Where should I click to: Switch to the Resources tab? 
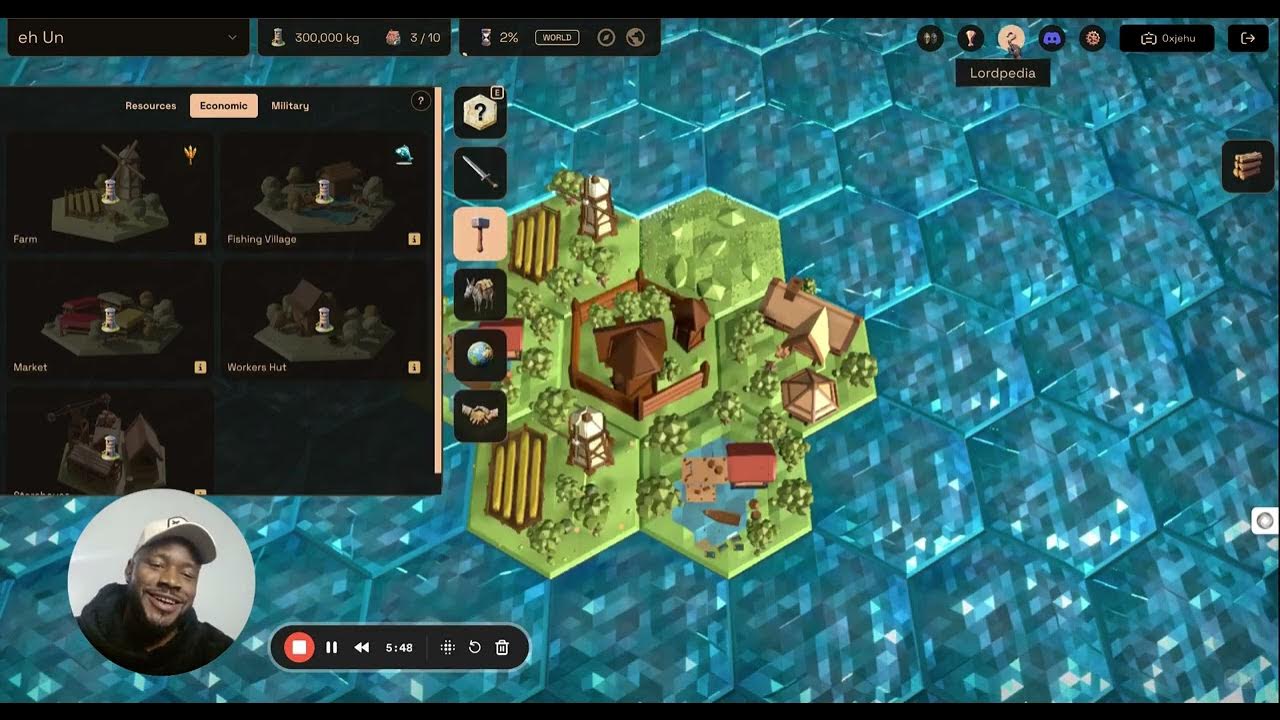click(150, 105)
